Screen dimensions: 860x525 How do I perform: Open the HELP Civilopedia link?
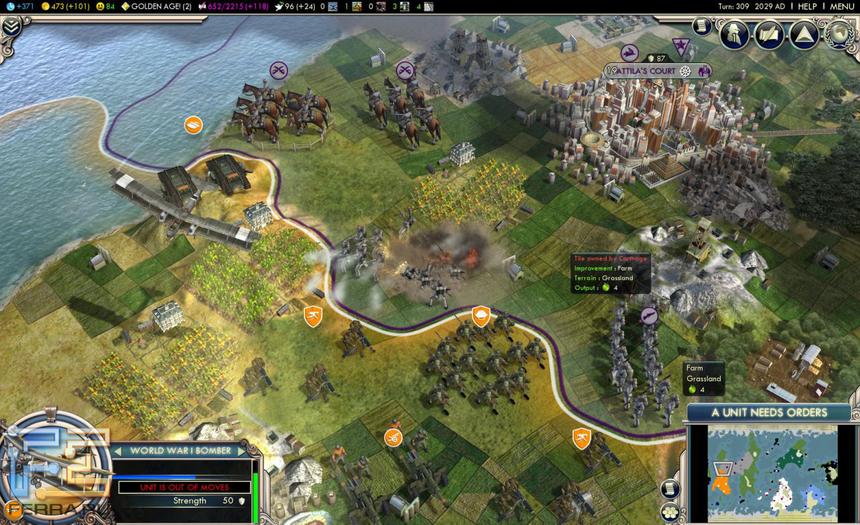pyautogui.click(x=807, y=6)
